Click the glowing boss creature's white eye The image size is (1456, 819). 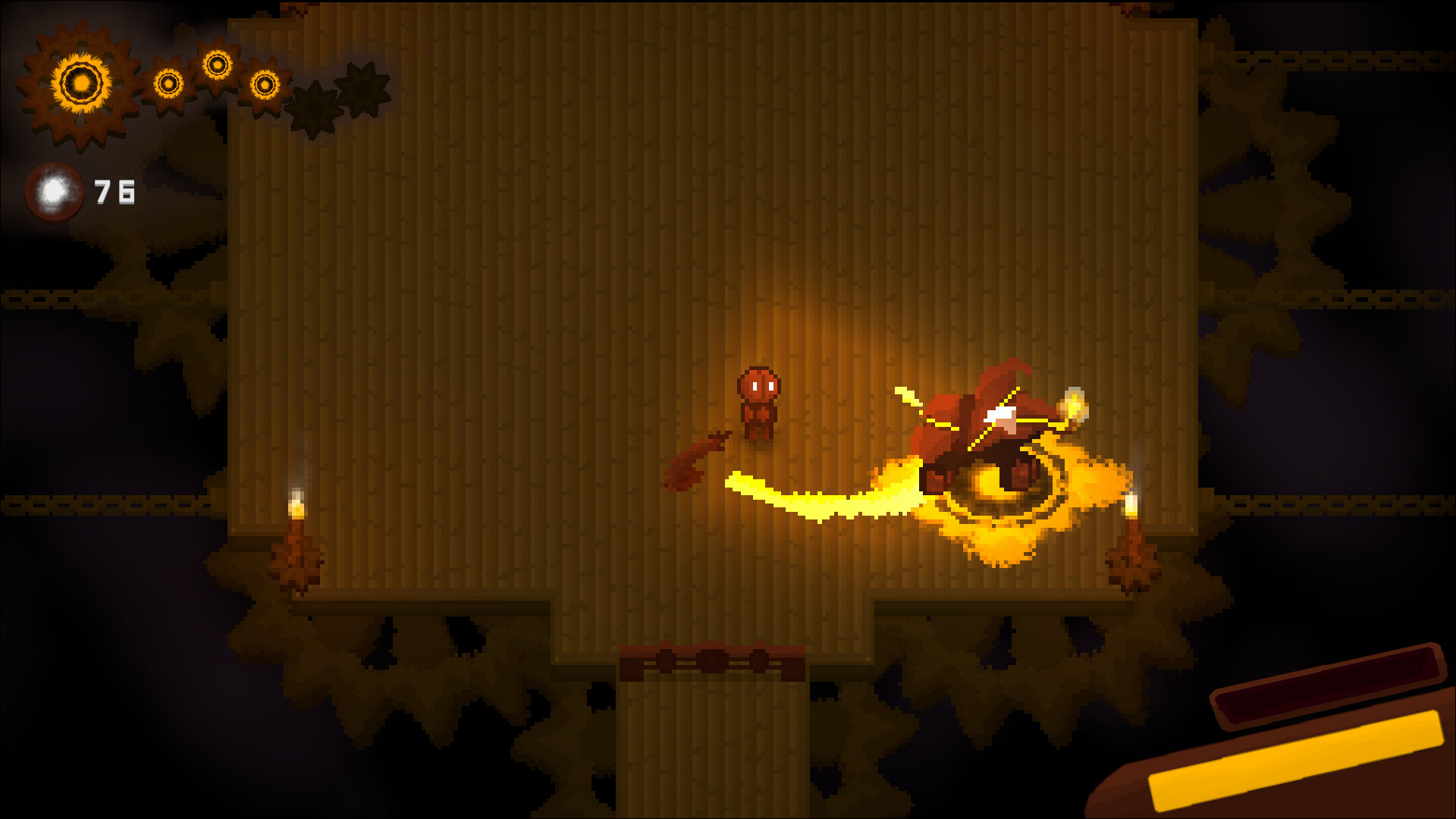[999, 413]
